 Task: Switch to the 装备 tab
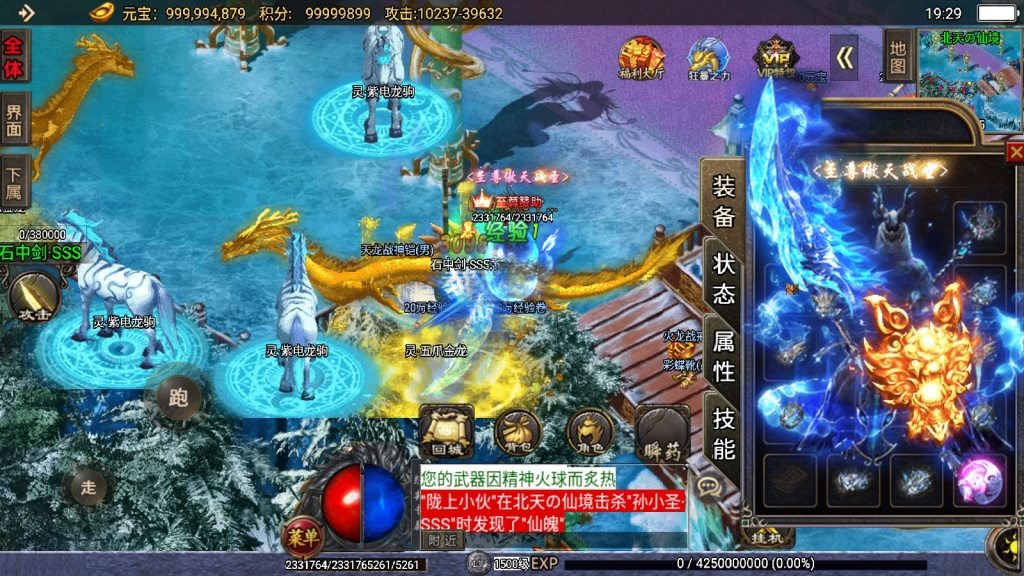pyautogui.click(x=723, y=201)
